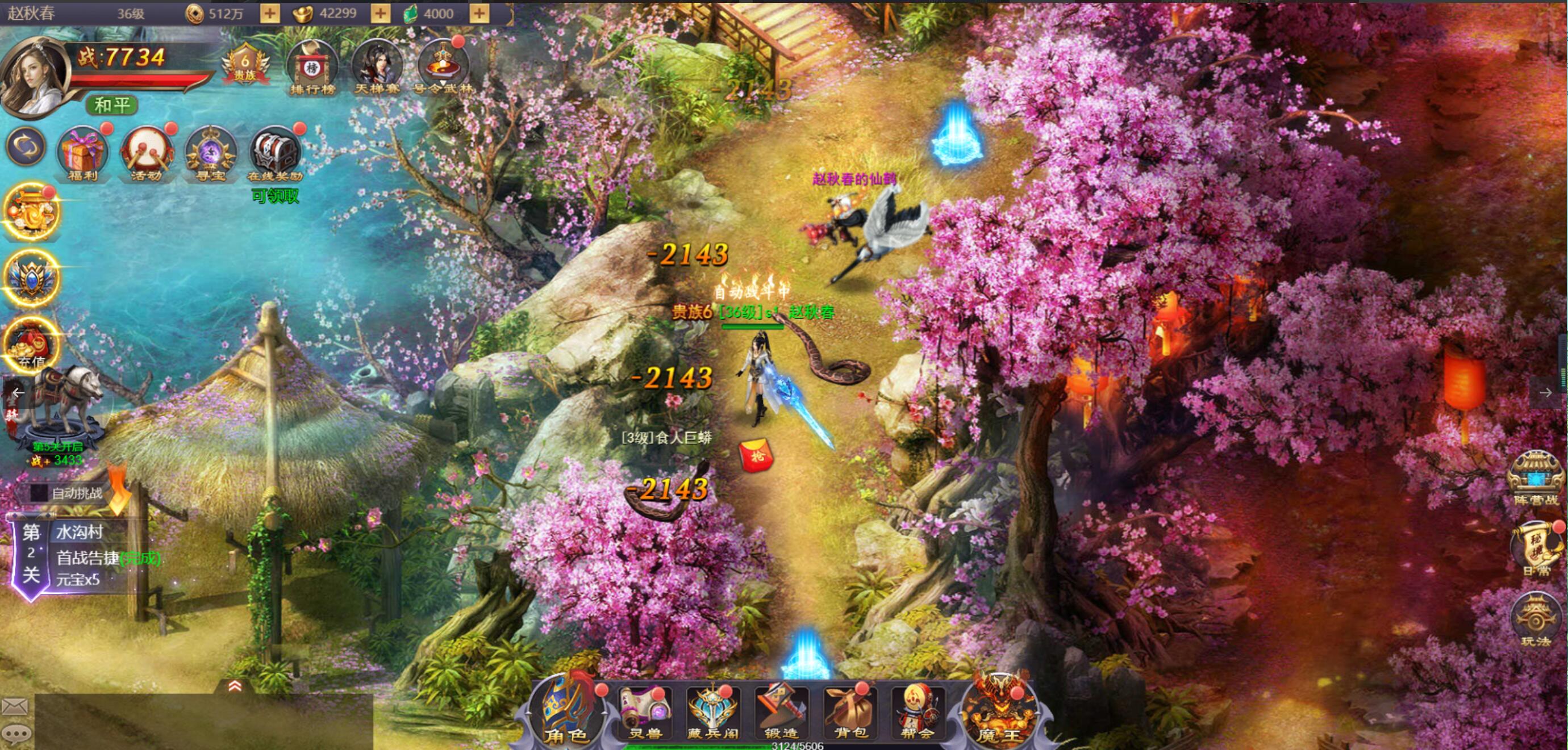Open the 阵营战 faction war
The image size is (1568, 750).
click(x=1536, y=478)
